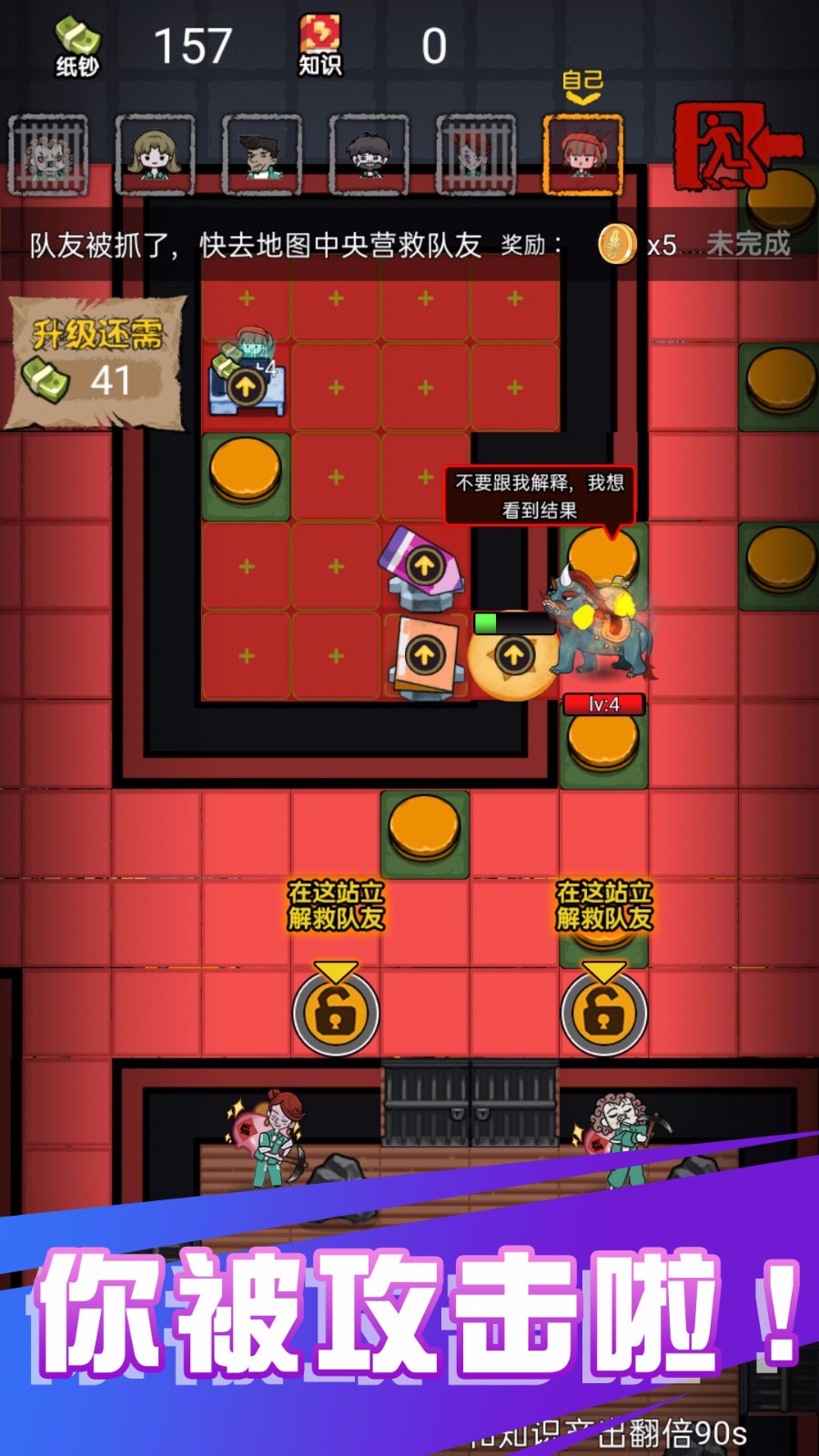Screen dimensions: 819x1456
Task: Open the 未完成 quest status link
Action: [748, 244]
